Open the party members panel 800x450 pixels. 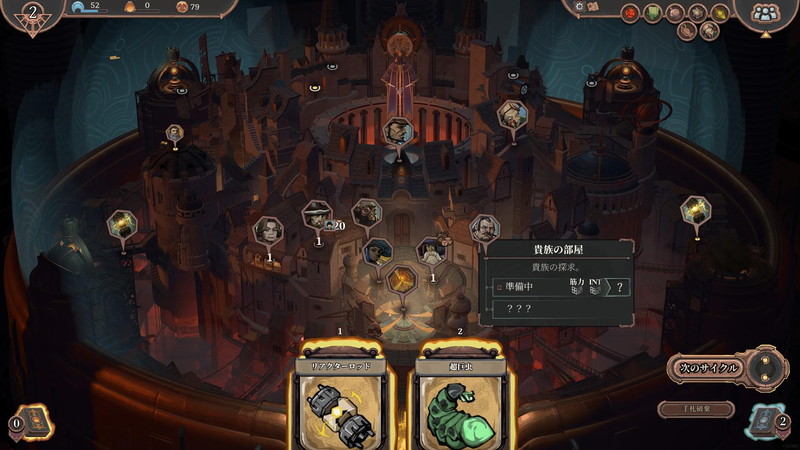point(765,13)
